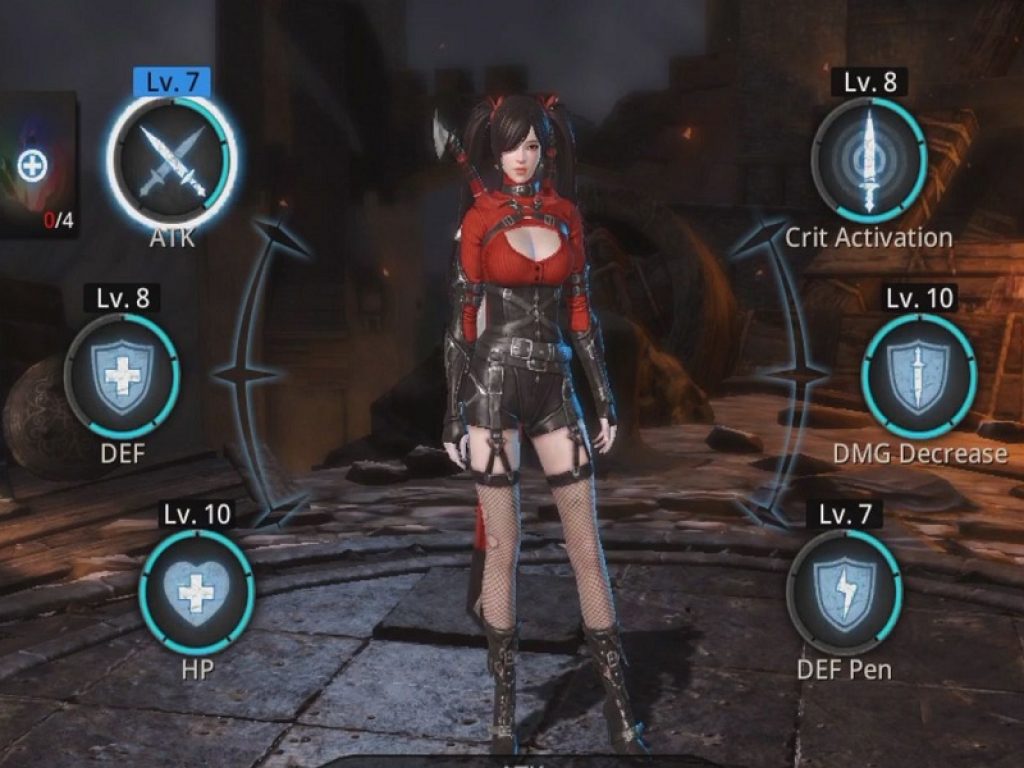Select the Crit Activation dagger icon
Screen dimensions: 1024x768
pos(868,160)
